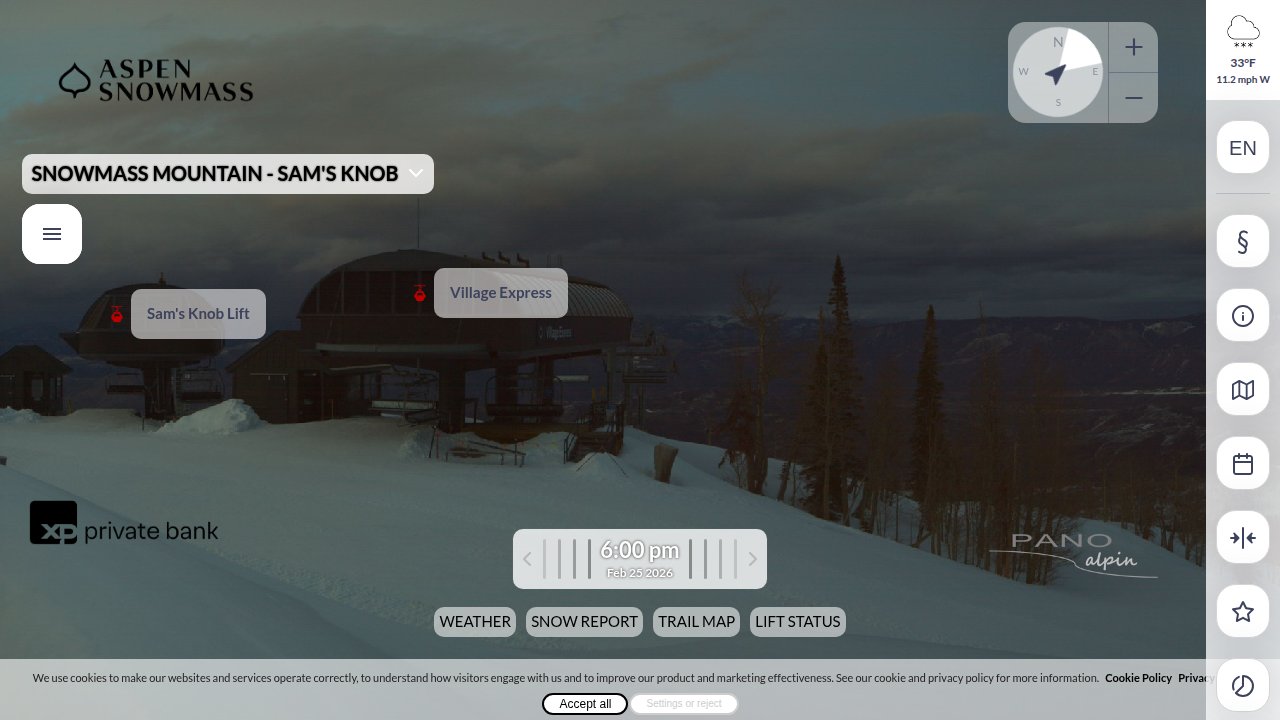
Task: Open the Weather page
Action: click(x=475, y=622)
